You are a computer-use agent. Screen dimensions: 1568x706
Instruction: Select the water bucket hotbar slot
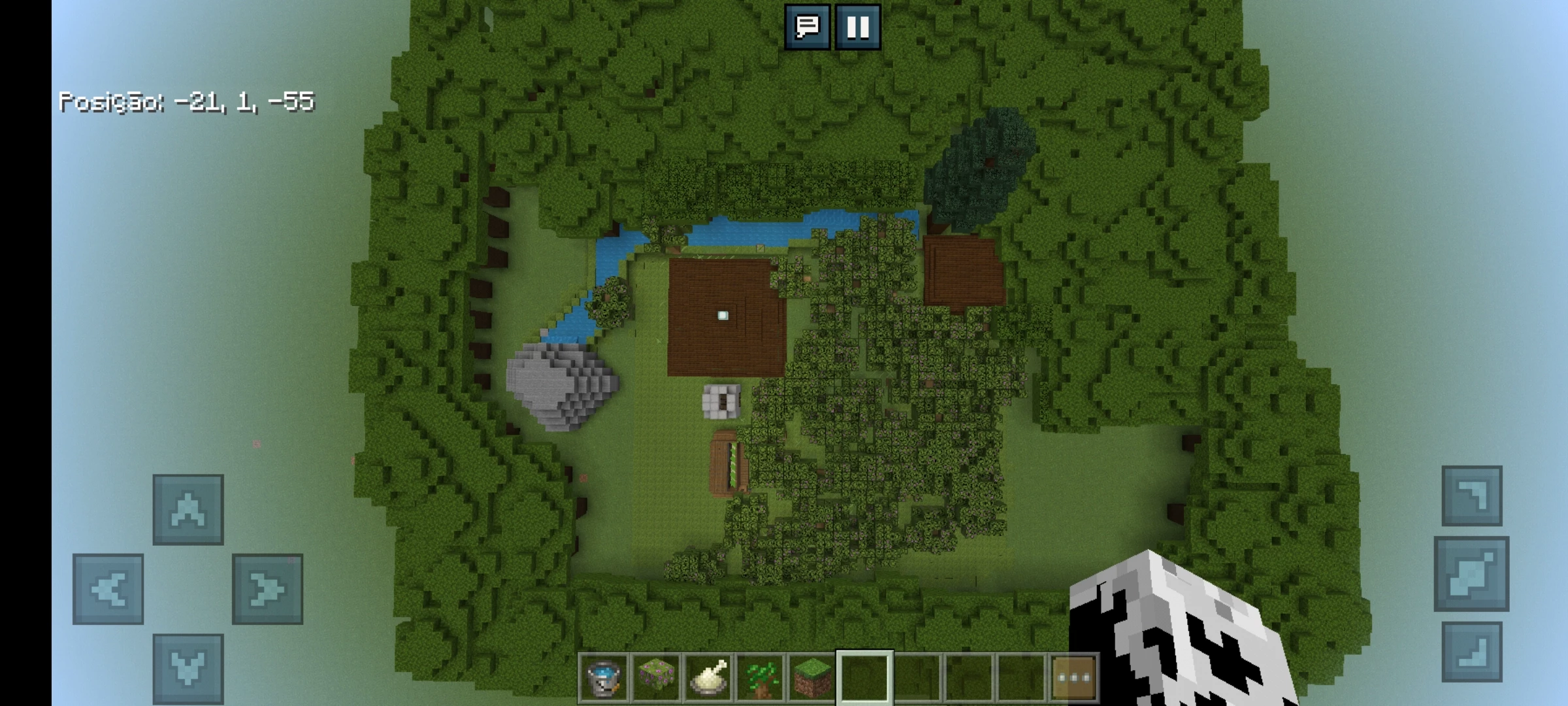pyautogui.click(x=603, y=677)
